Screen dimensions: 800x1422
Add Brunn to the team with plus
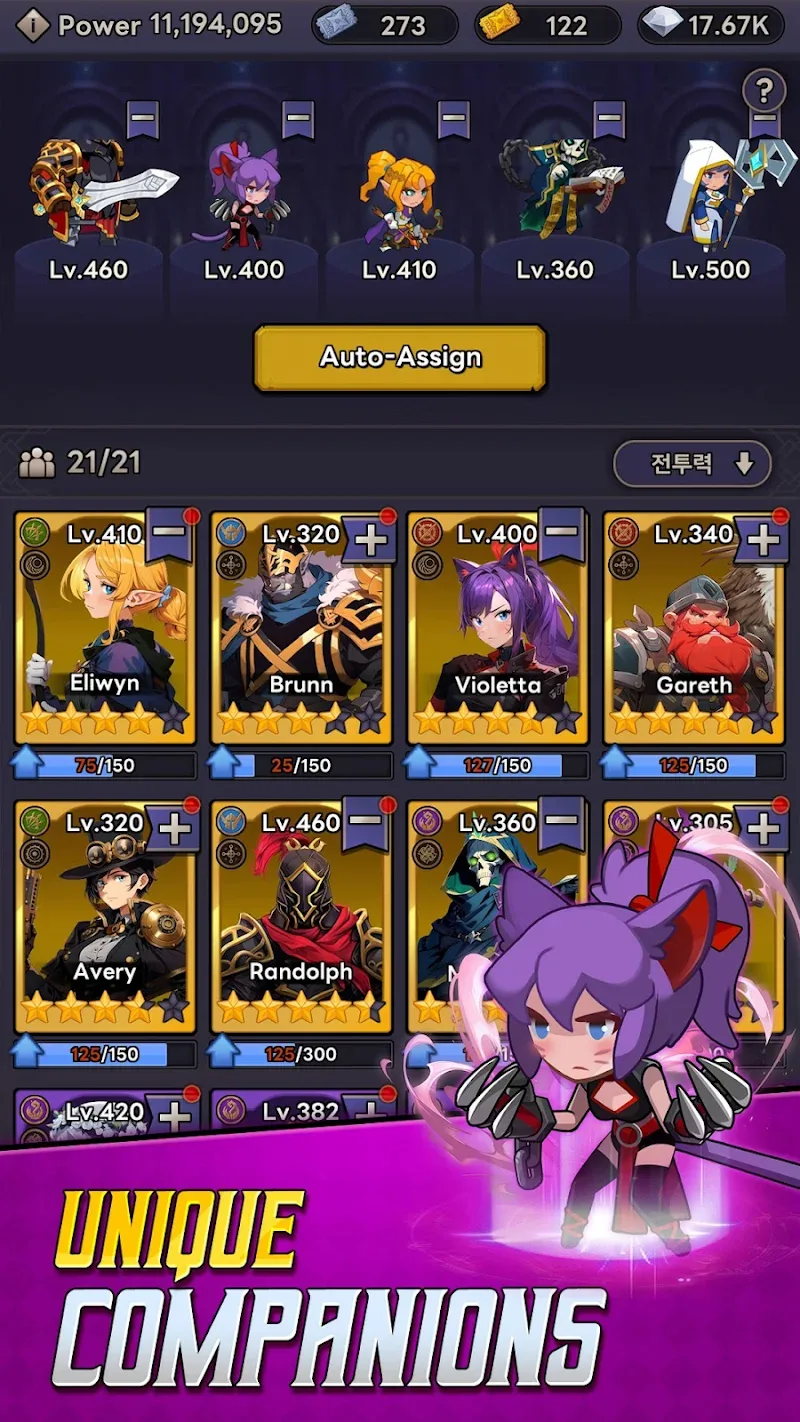370,540
